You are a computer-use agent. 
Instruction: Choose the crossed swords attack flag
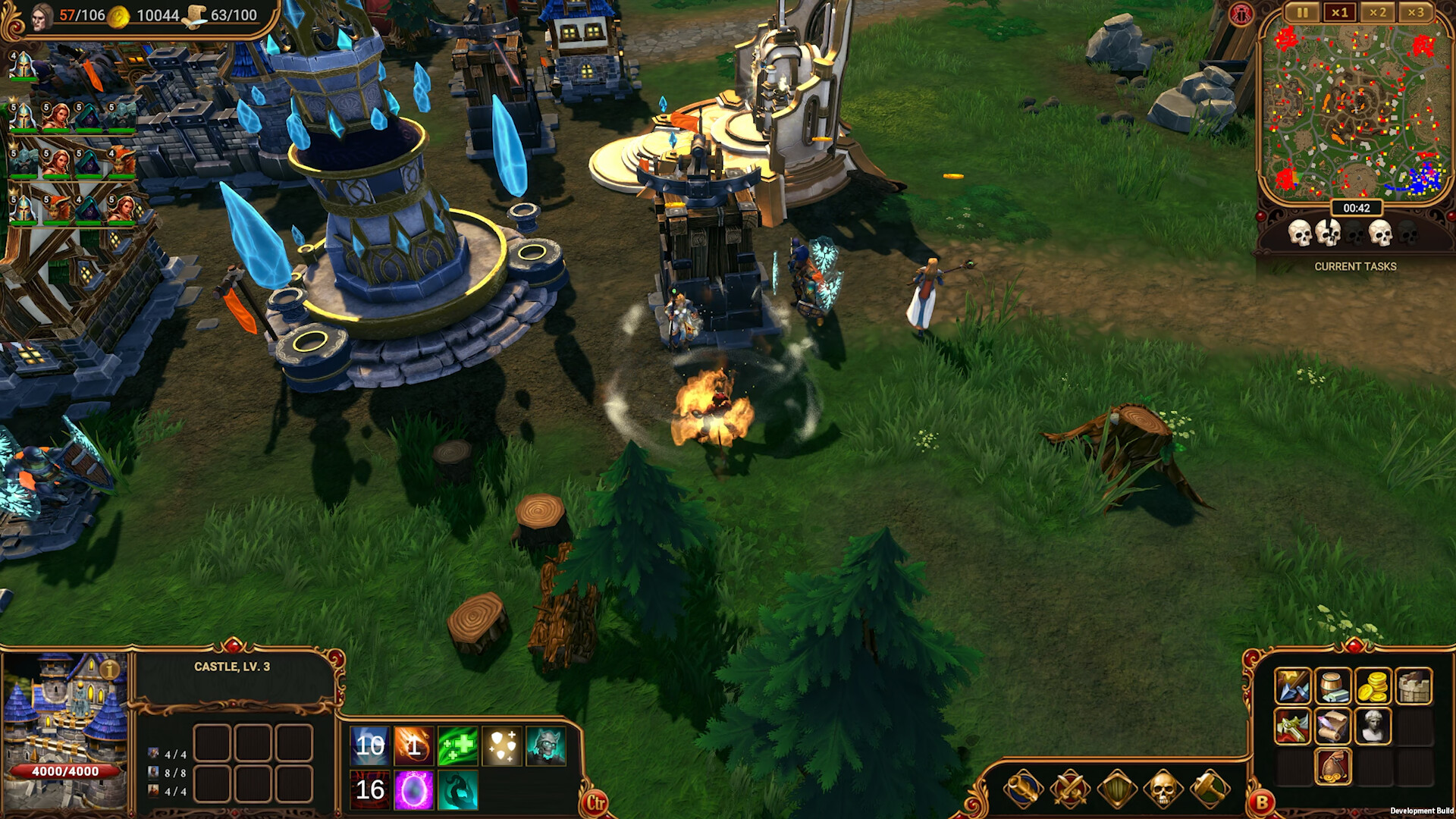coord(1070,790)
